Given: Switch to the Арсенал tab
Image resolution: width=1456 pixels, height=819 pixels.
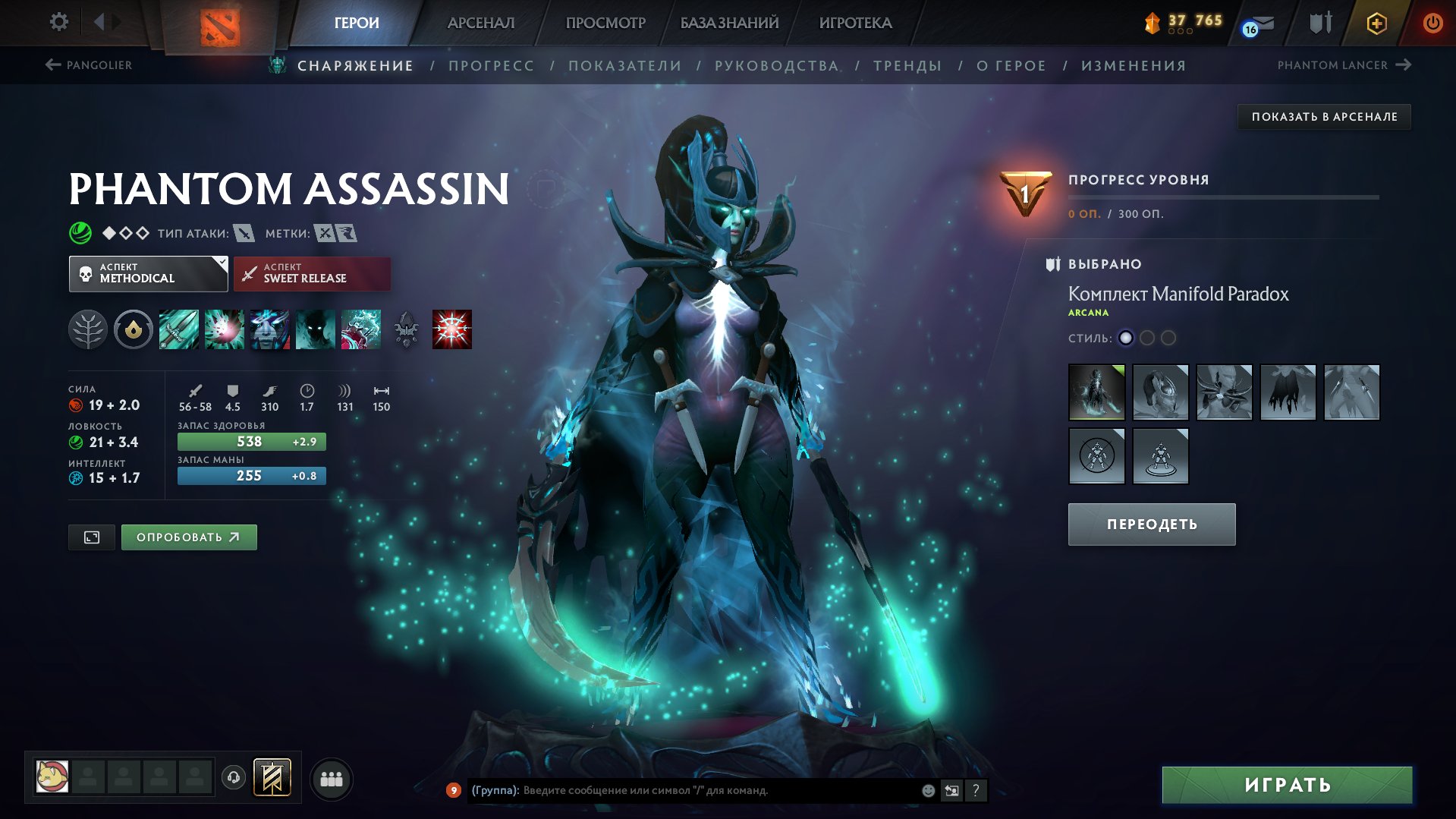Looking at the screenshot, I should pos(480,23).
